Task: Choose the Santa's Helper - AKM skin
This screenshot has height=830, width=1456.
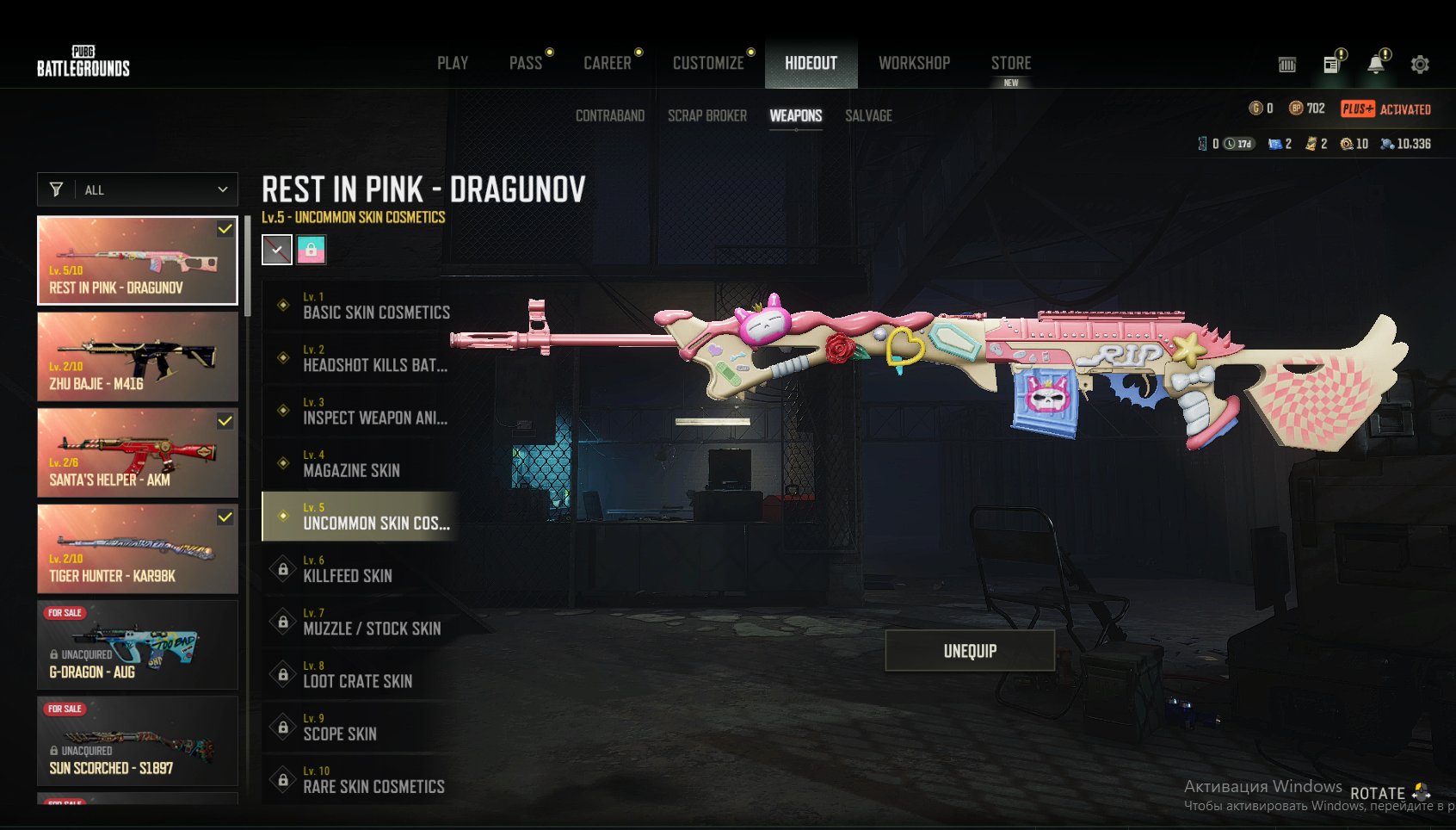Action: (138, 453)
